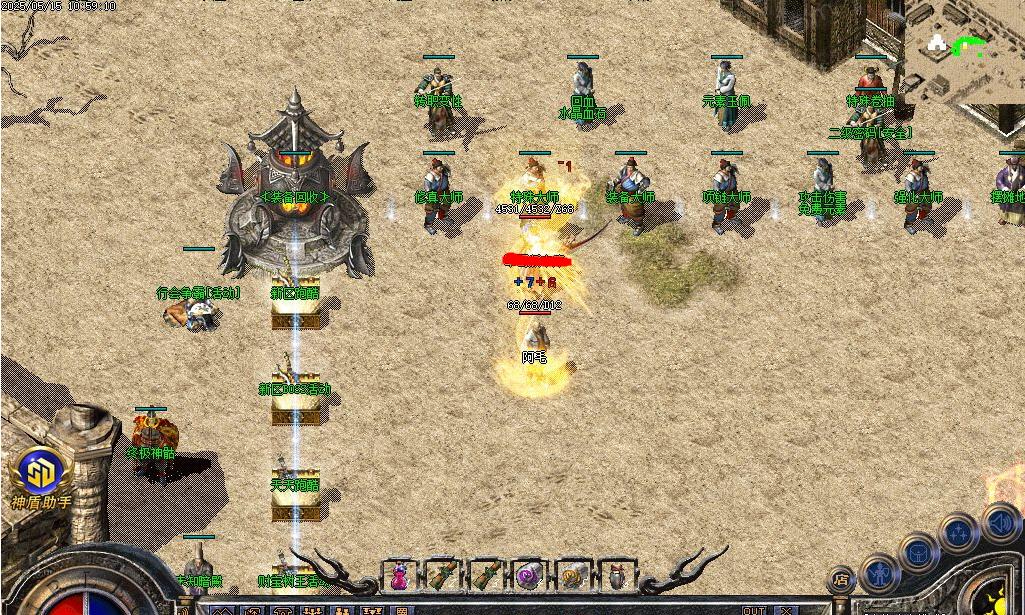Toggle sound with the speaker button
Viewport: 1025px width, 615px height.
click(1000, 521)
